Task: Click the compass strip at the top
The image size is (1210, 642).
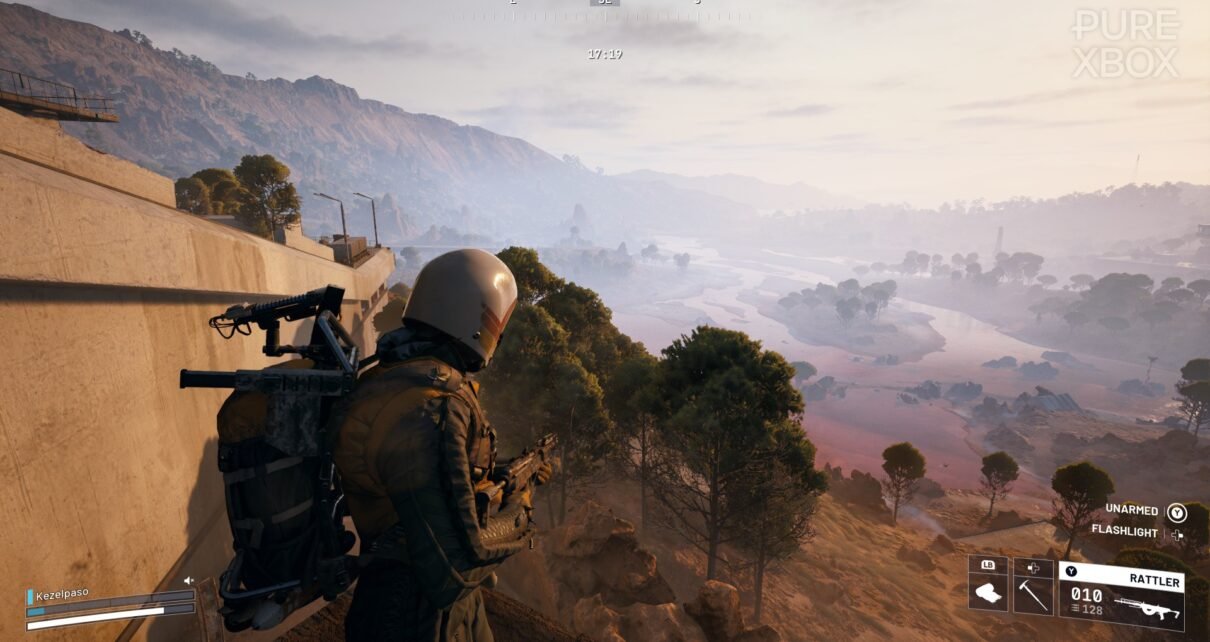Action: (604, 14)
